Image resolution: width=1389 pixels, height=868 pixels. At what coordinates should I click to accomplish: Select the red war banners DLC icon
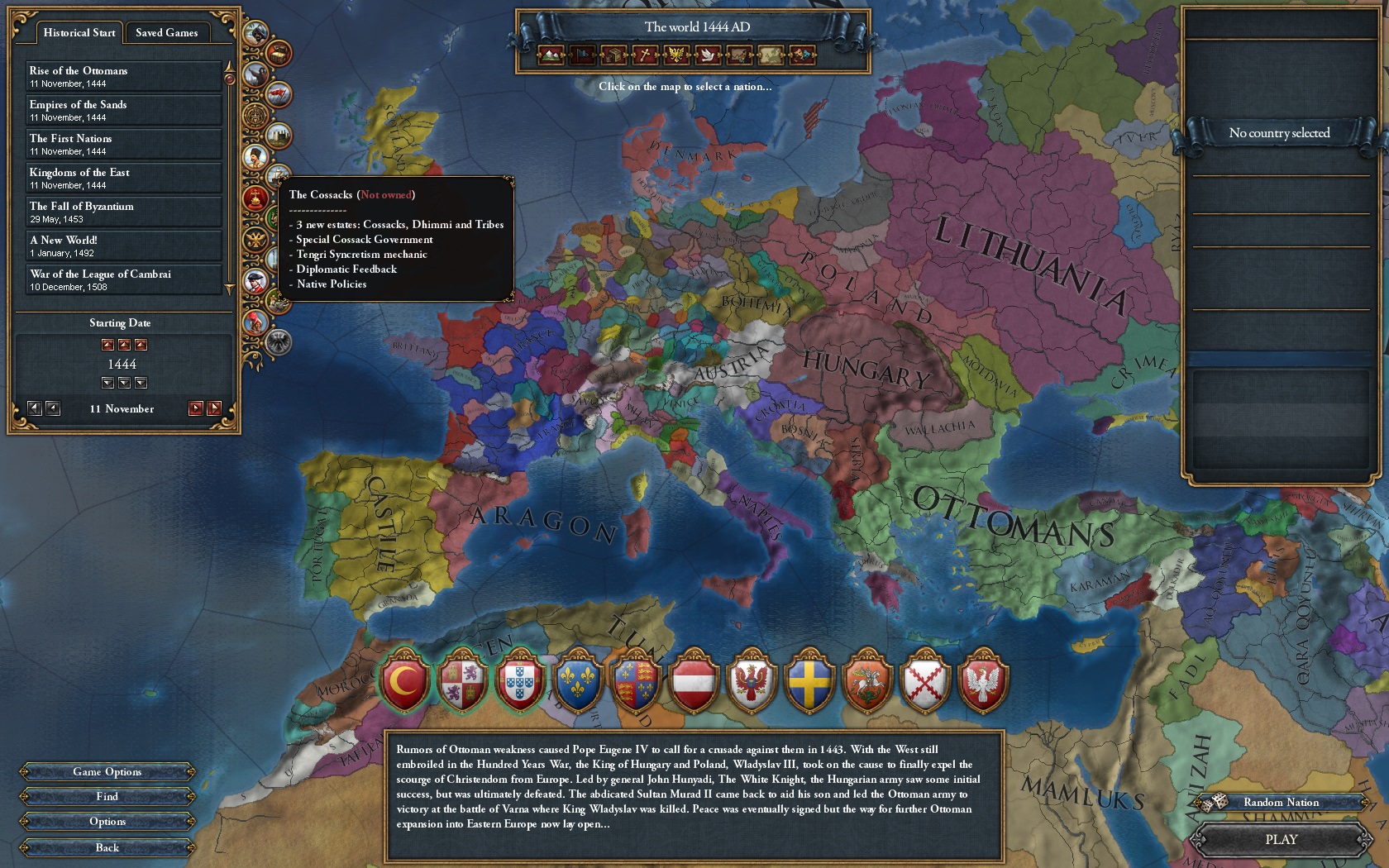point(278,94)
